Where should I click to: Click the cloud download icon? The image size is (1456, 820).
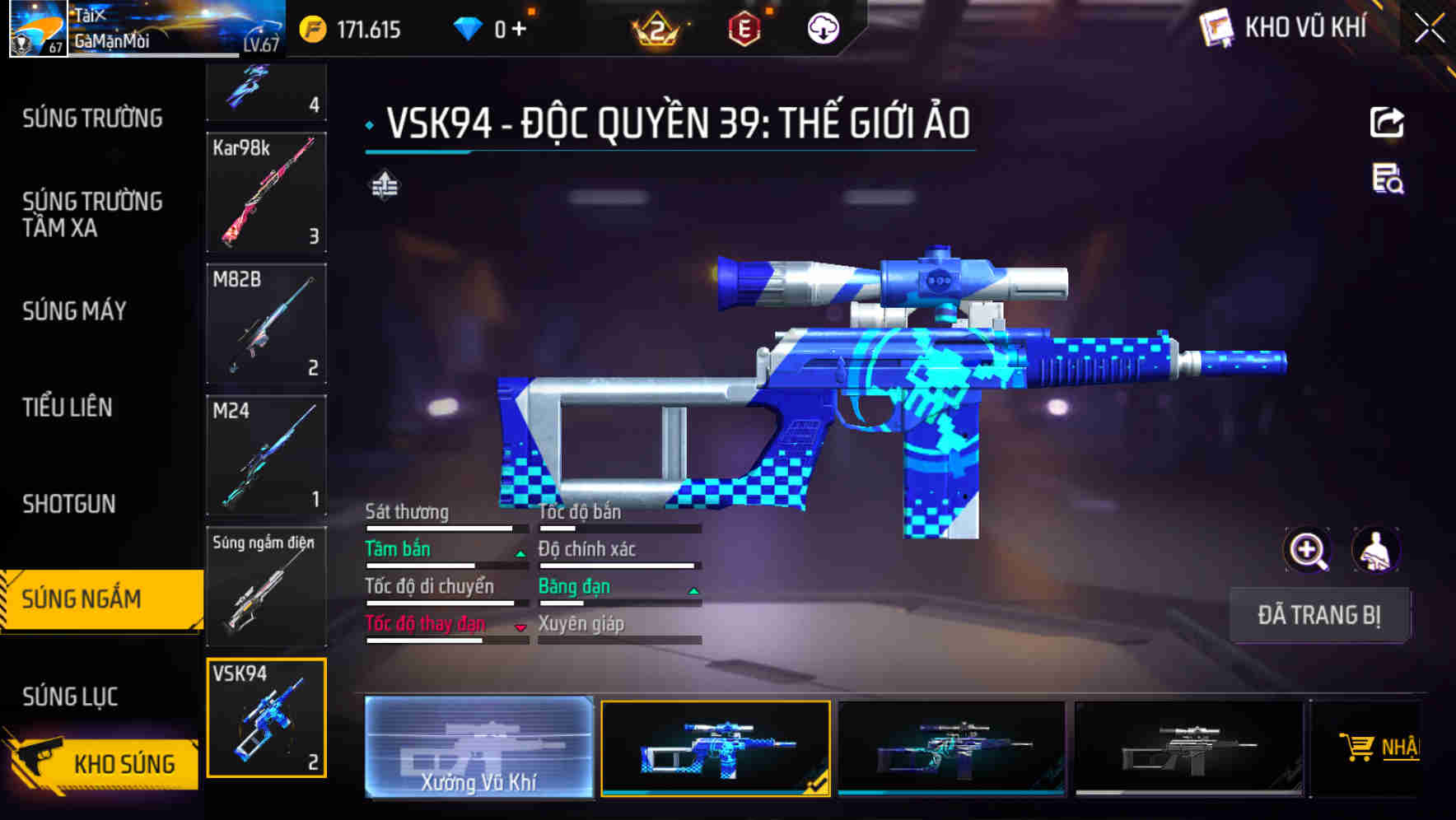822,27
